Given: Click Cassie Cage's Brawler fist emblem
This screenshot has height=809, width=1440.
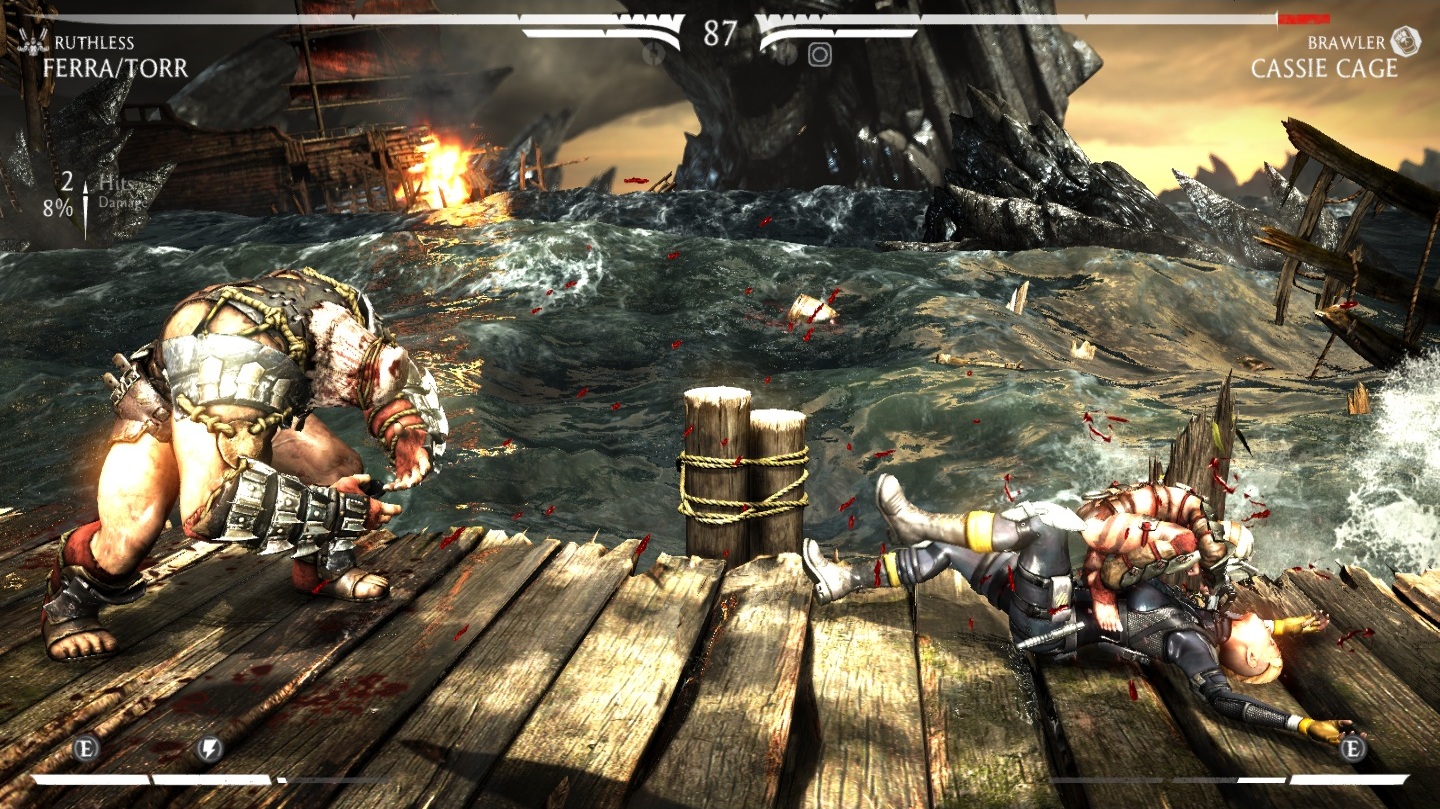Looking at the screenshot, I should click(x=1405, y=42).
